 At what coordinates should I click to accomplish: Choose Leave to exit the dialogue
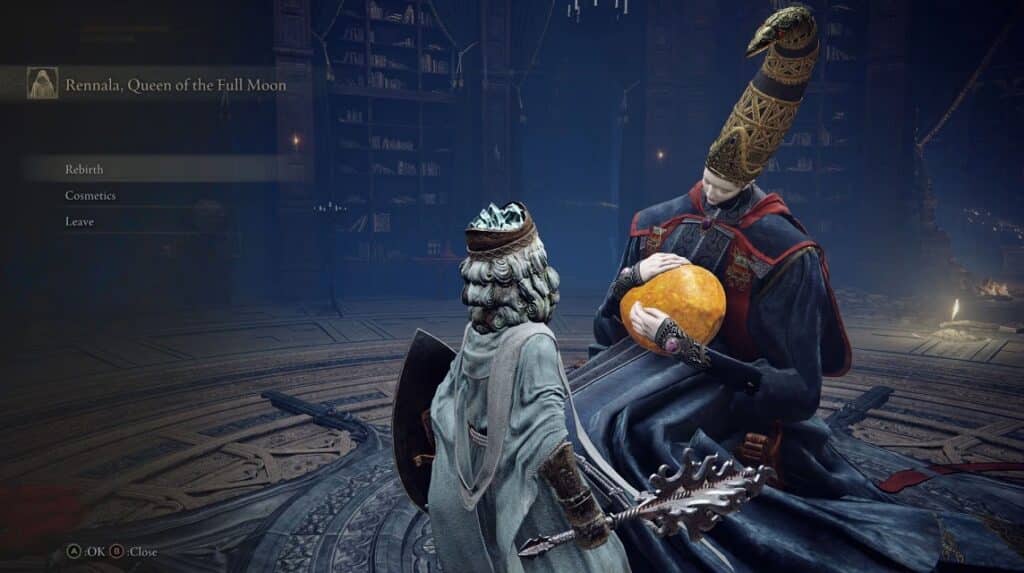click(80, 221)
